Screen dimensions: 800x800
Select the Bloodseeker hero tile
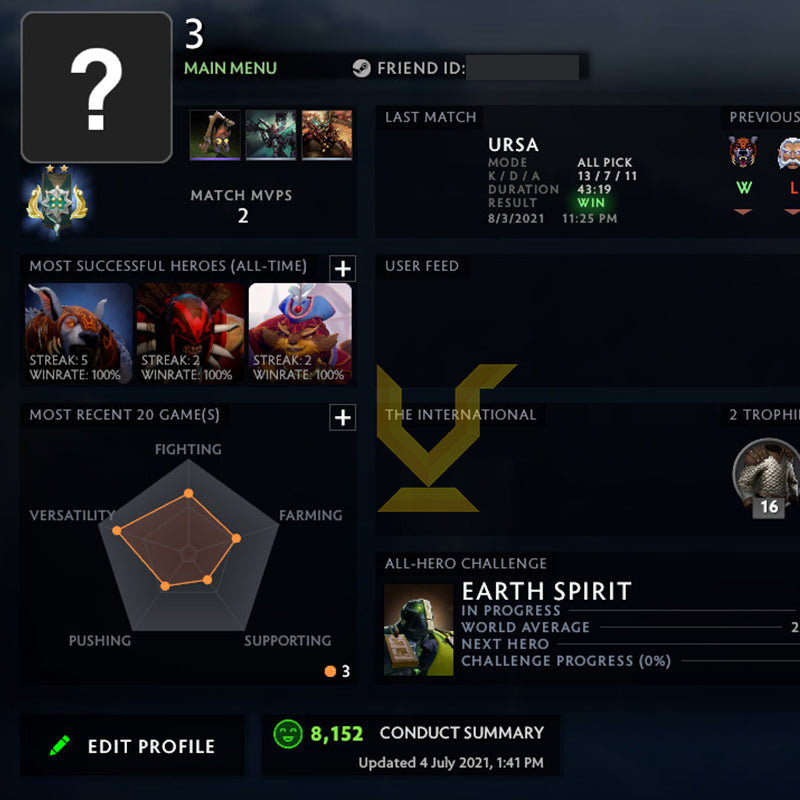190,334
